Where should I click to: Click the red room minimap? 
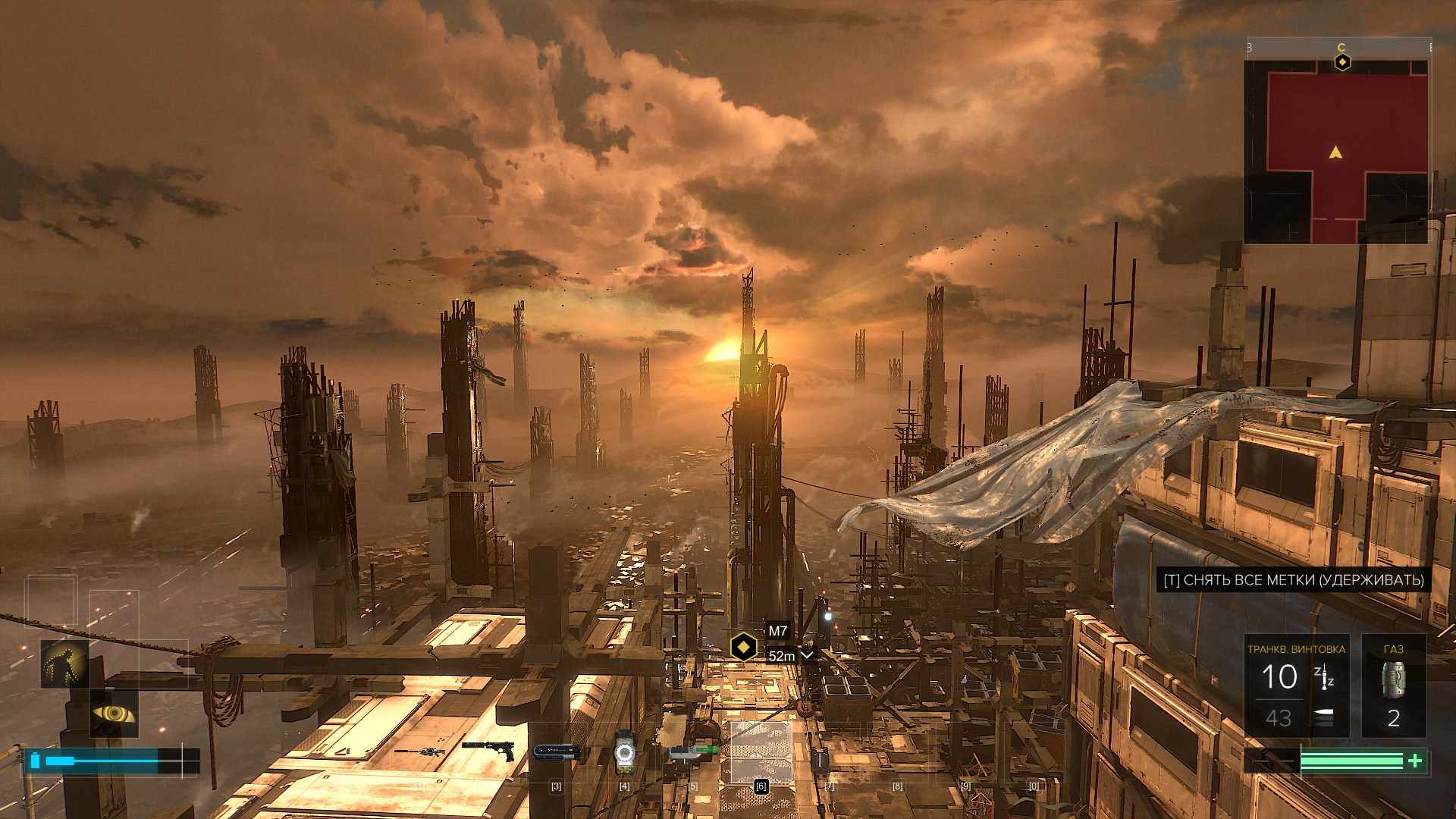pyautogui.click(x=1337, y=152)
